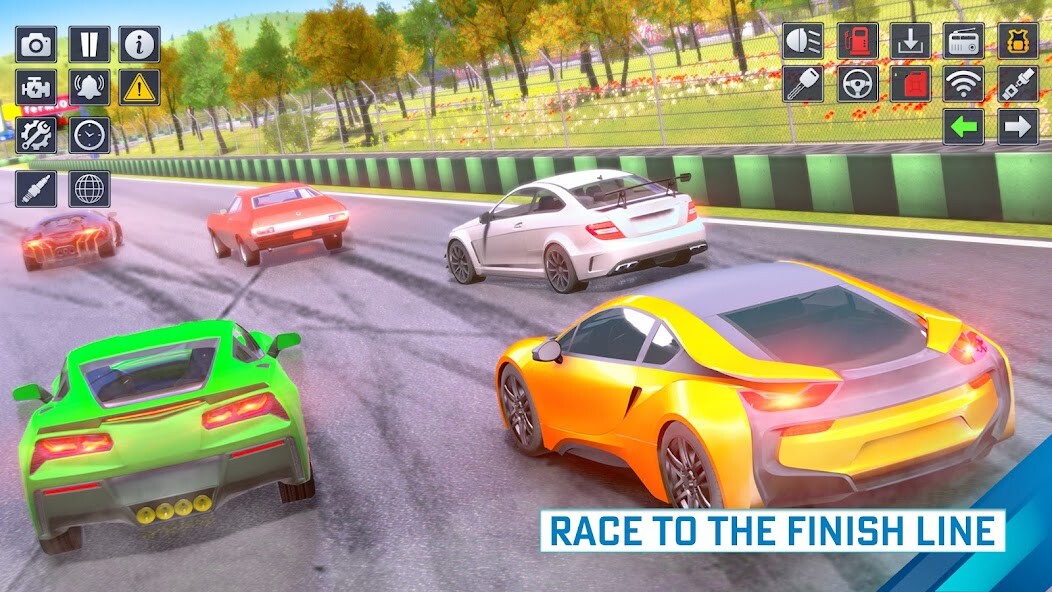Screen dimensions: 1052x592
Task: Click the clock icon
Action: (x=89, y=134)
